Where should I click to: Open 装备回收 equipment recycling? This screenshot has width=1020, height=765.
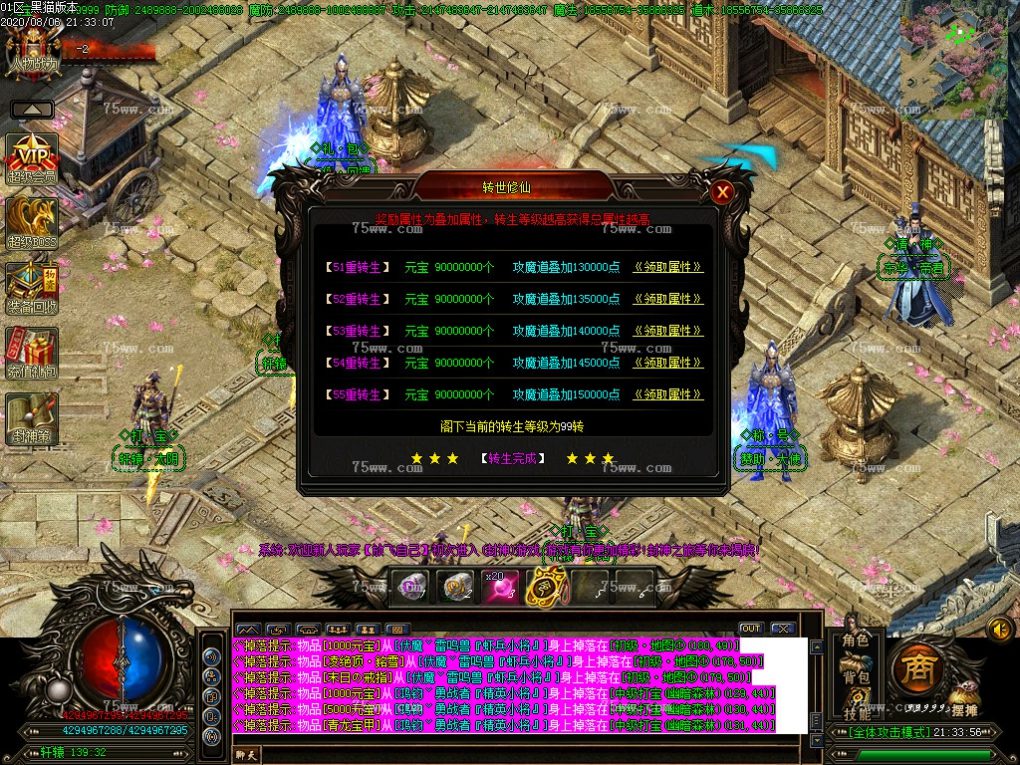(x=32, y=288)
